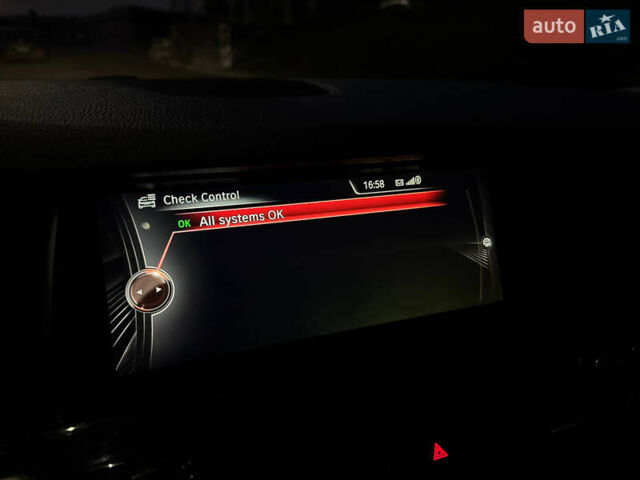Click the auto RIA logo
The width and height of the screenshot is (640, 480).
coord(576,26)
